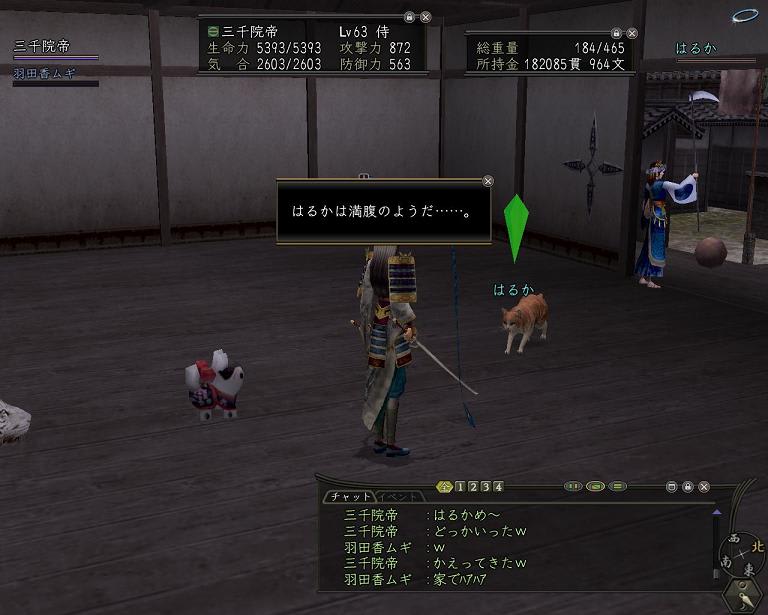The width and height of the screenshot is (768, 615).
Task: Switch to chat channel 3
Action: pyautogui.click(x=485, y=487)
